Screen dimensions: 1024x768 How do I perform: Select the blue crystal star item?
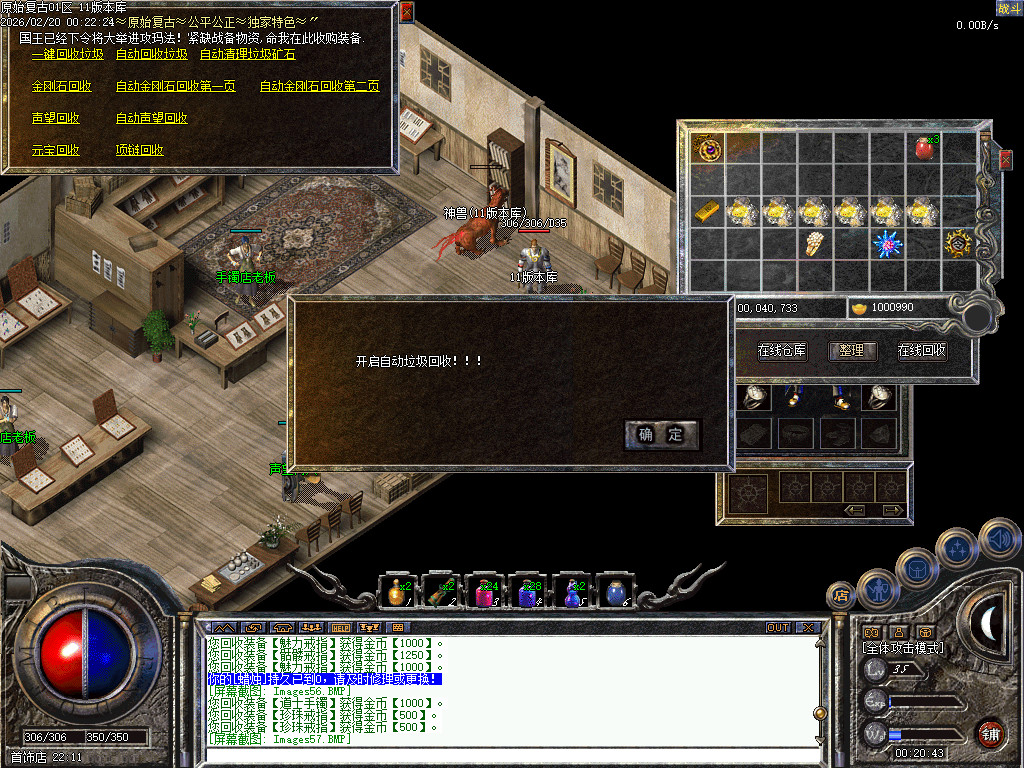point(886,244)
